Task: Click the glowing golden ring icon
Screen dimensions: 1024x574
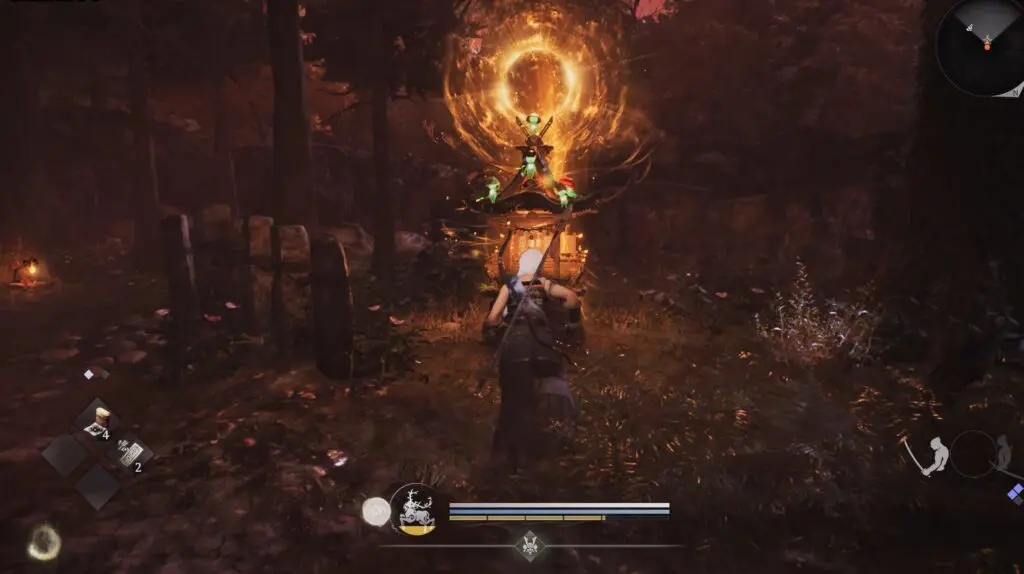Action: [x=43, y=542]
